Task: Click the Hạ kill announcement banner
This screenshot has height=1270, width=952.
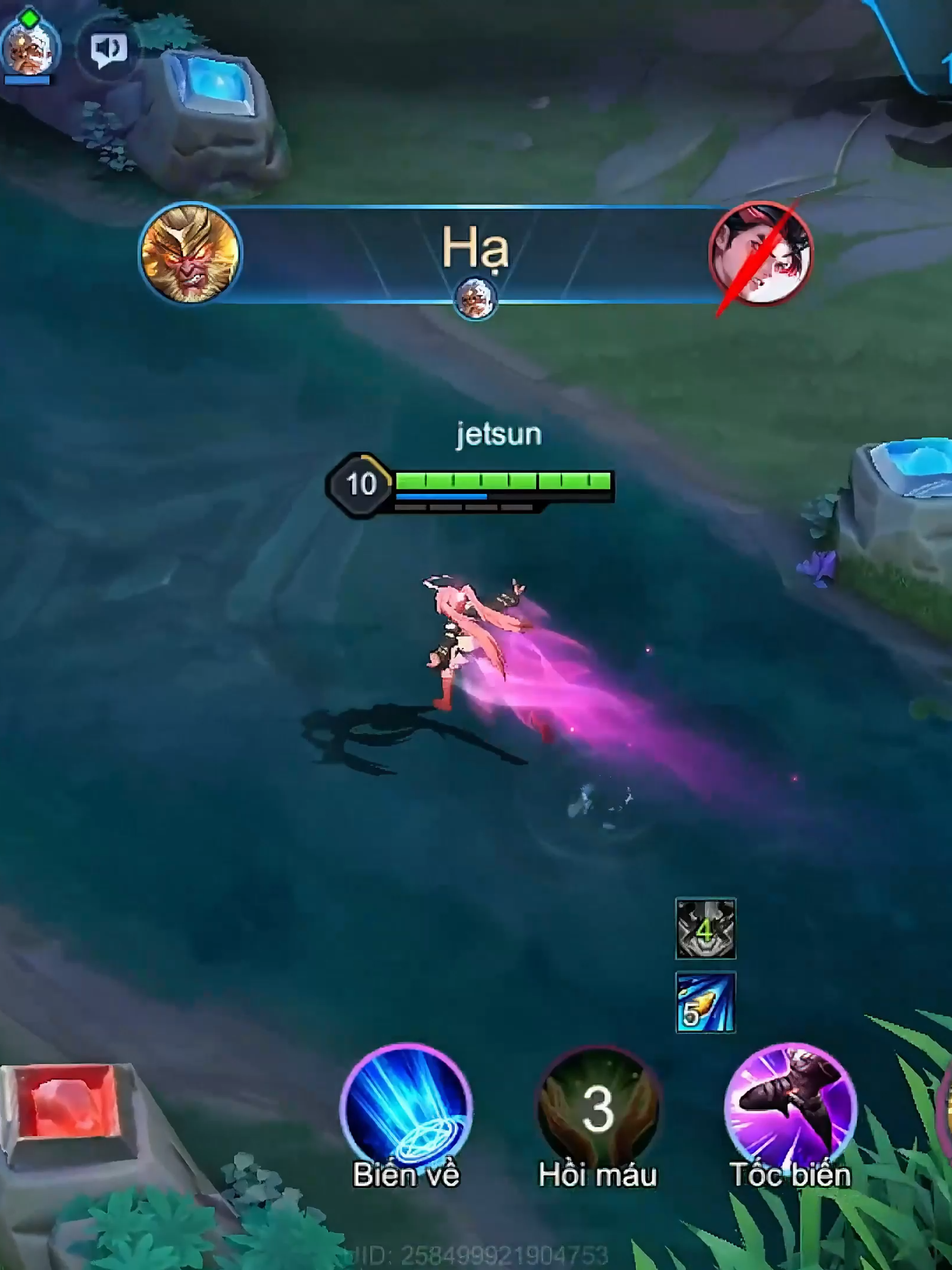Action: coord(476,253)
